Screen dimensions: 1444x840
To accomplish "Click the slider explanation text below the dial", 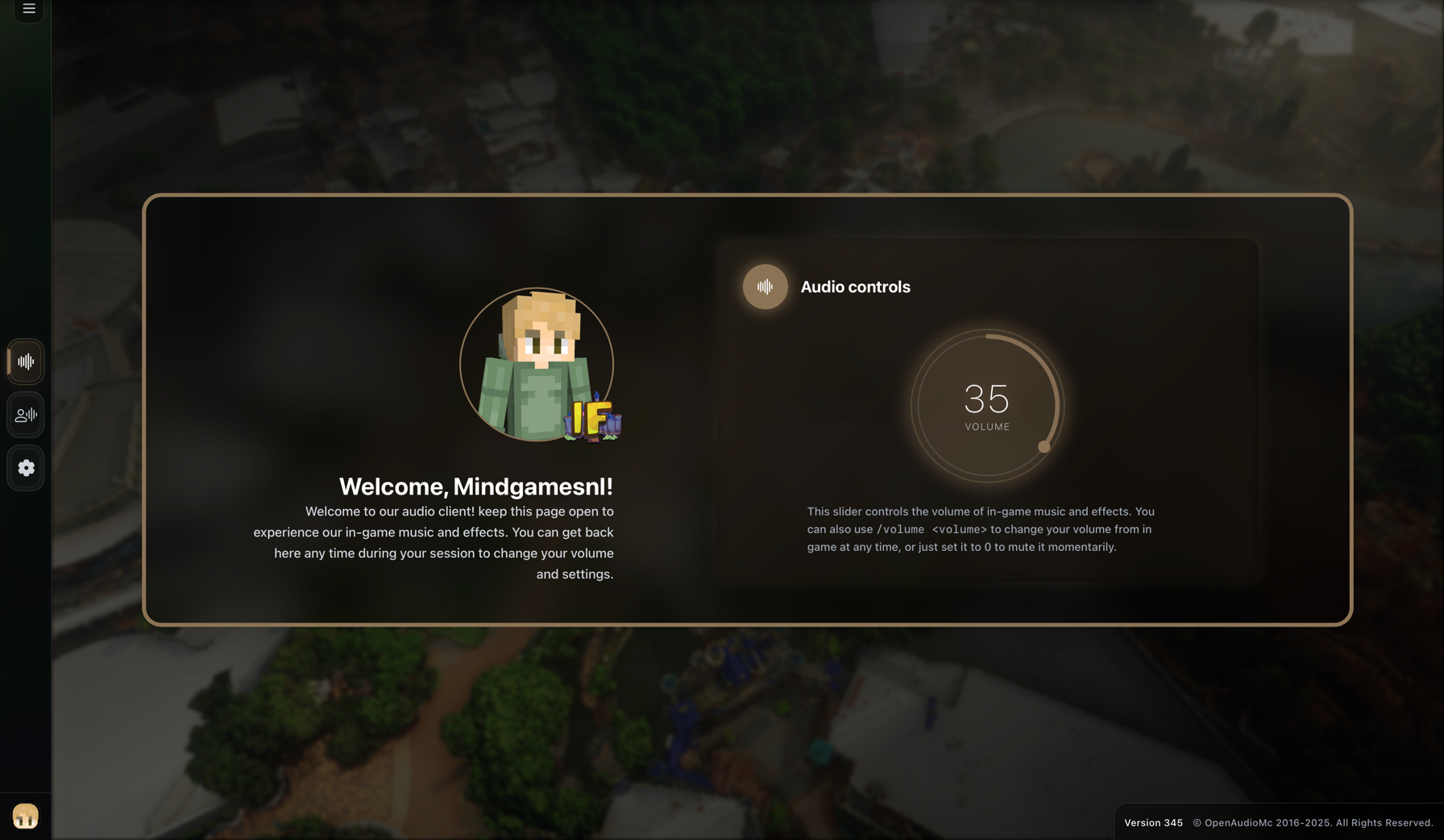I will click(x=980, y=529).
